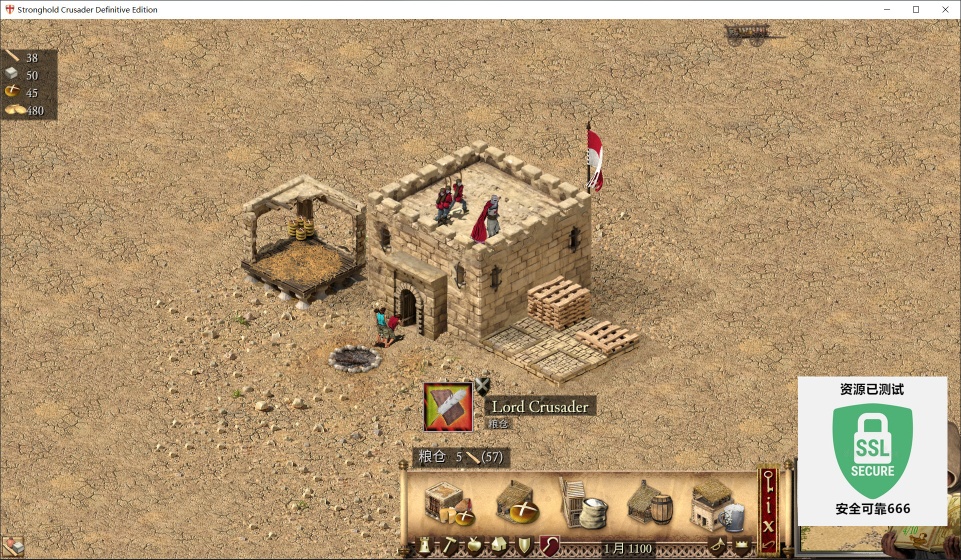Click the book icon in bottom-left corner
Screen dimensions: 961x560
[x=12, y=547]
